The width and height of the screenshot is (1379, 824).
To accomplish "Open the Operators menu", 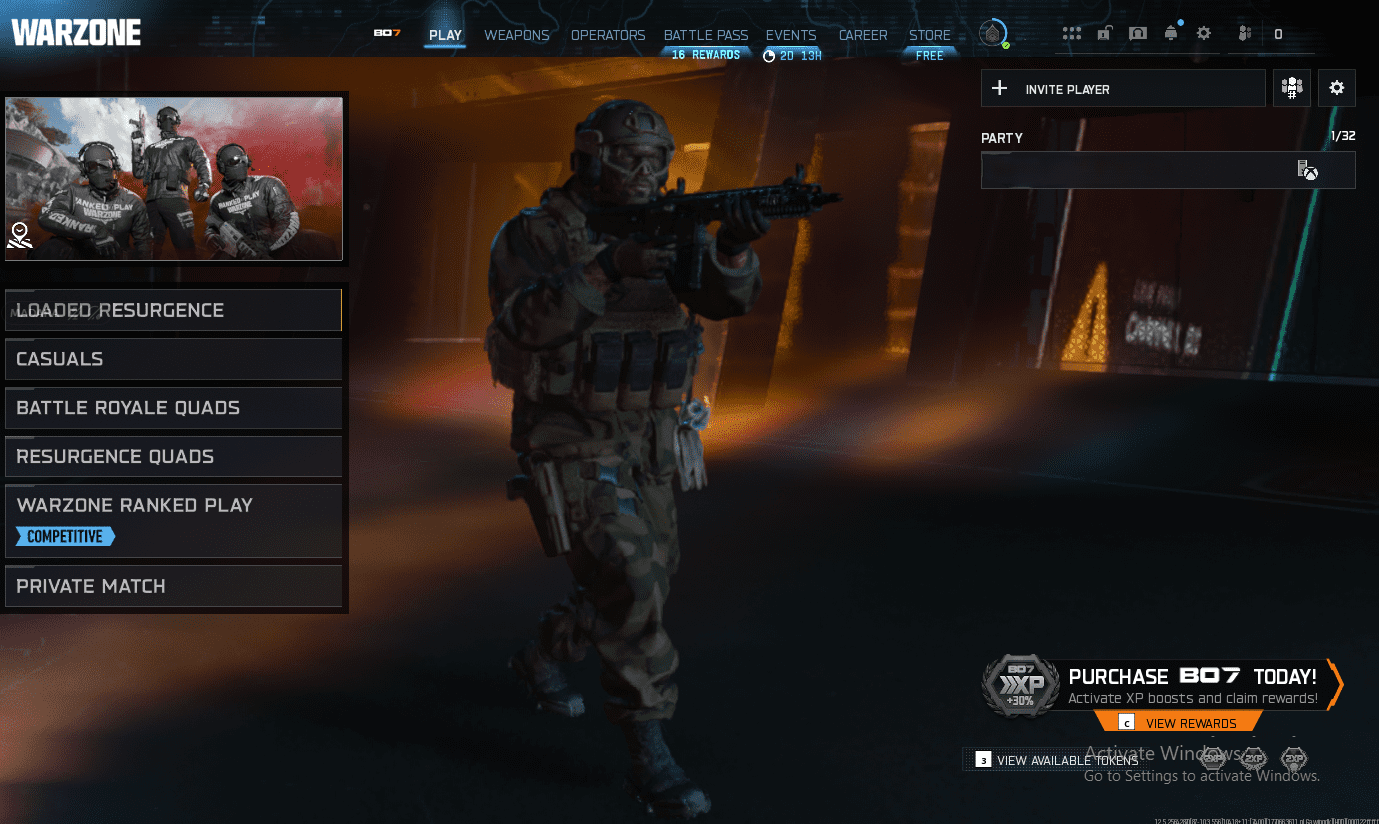I will pos(608,35).
